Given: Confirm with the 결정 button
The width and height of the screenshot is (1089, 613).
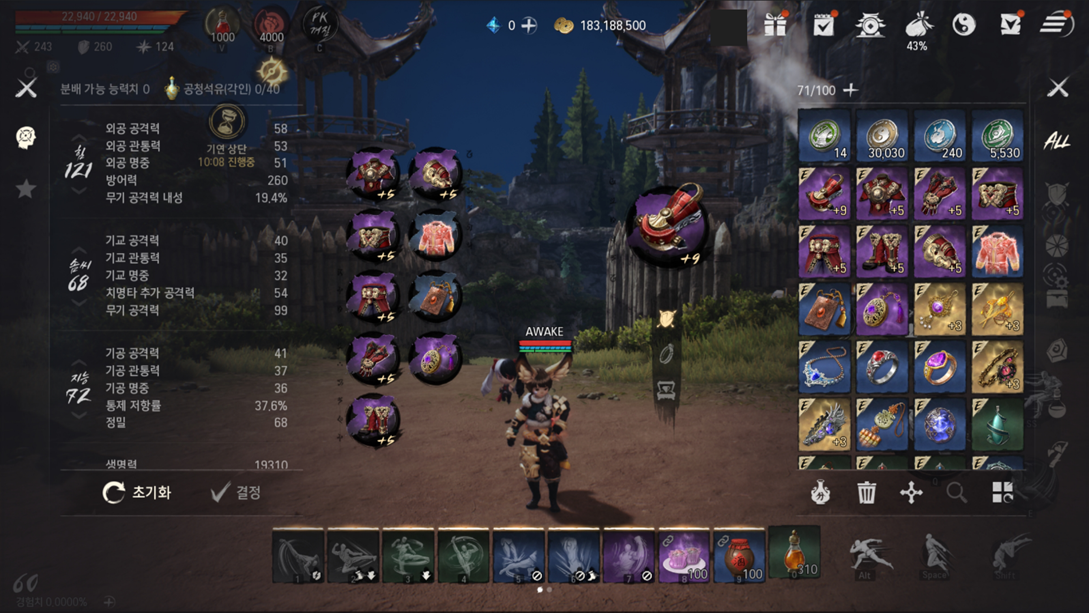Looking at the screenshot, I should (x=236, y=492).
